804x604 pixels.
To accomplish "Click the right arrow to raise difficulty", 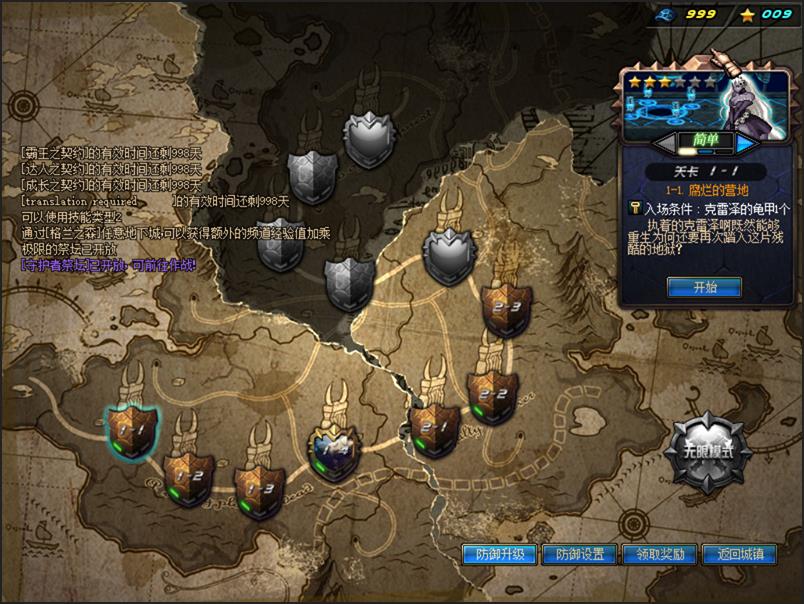I will click(x=745, y=143).
